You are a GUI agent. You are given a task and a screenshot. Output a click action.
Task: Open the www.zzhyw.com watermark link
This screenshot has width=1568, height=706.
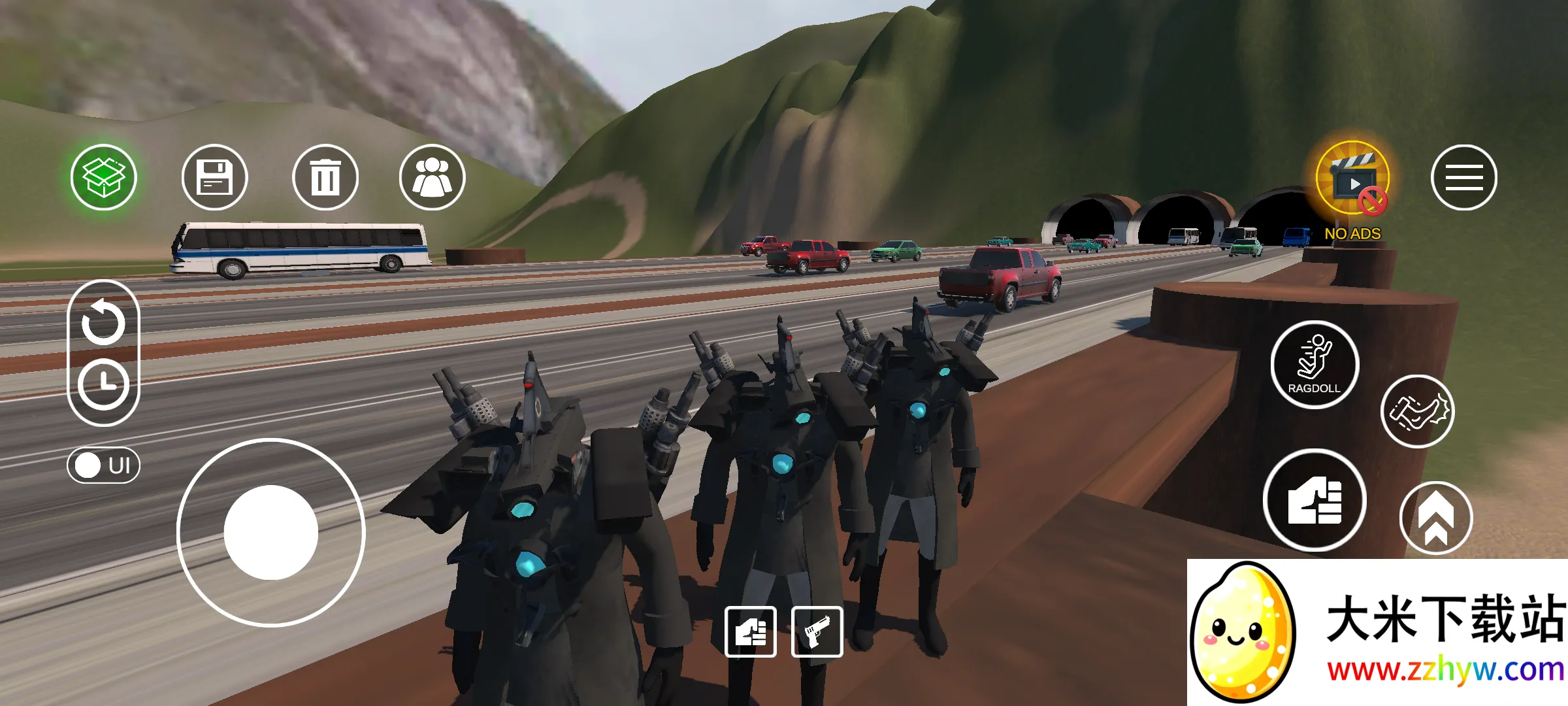click(x=1445, y=671)
